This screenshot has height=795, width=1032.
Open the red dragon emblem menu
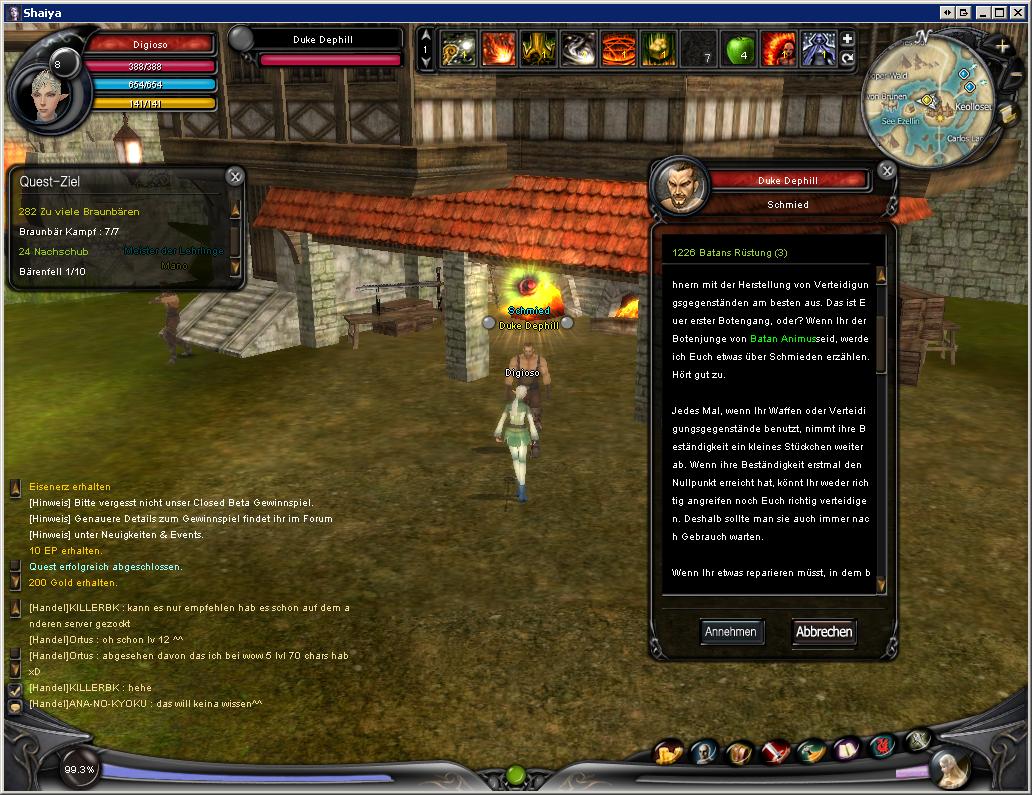pos(881,745)
